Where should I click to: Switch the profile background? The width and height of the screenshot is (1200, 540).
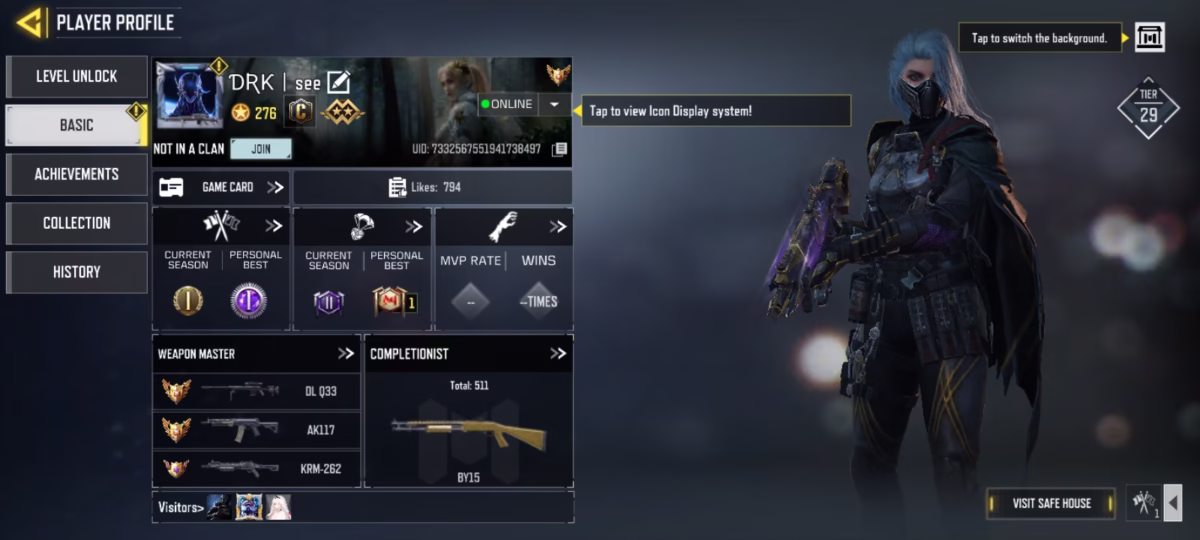coord(1149,38)
